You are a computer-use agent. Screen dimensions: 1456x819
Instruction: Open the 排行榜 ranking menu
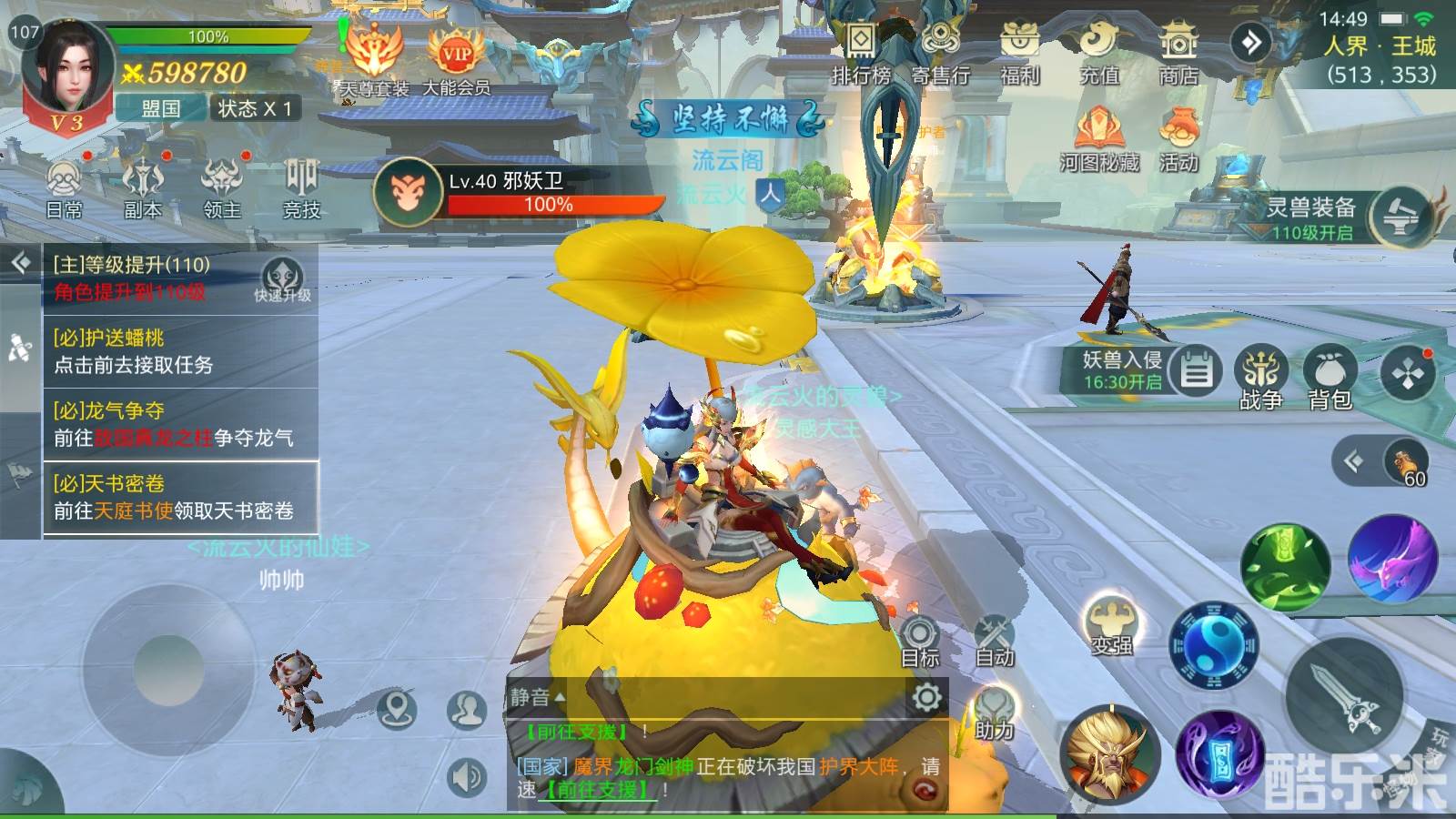pyautogui.click(x=860, y=55)
